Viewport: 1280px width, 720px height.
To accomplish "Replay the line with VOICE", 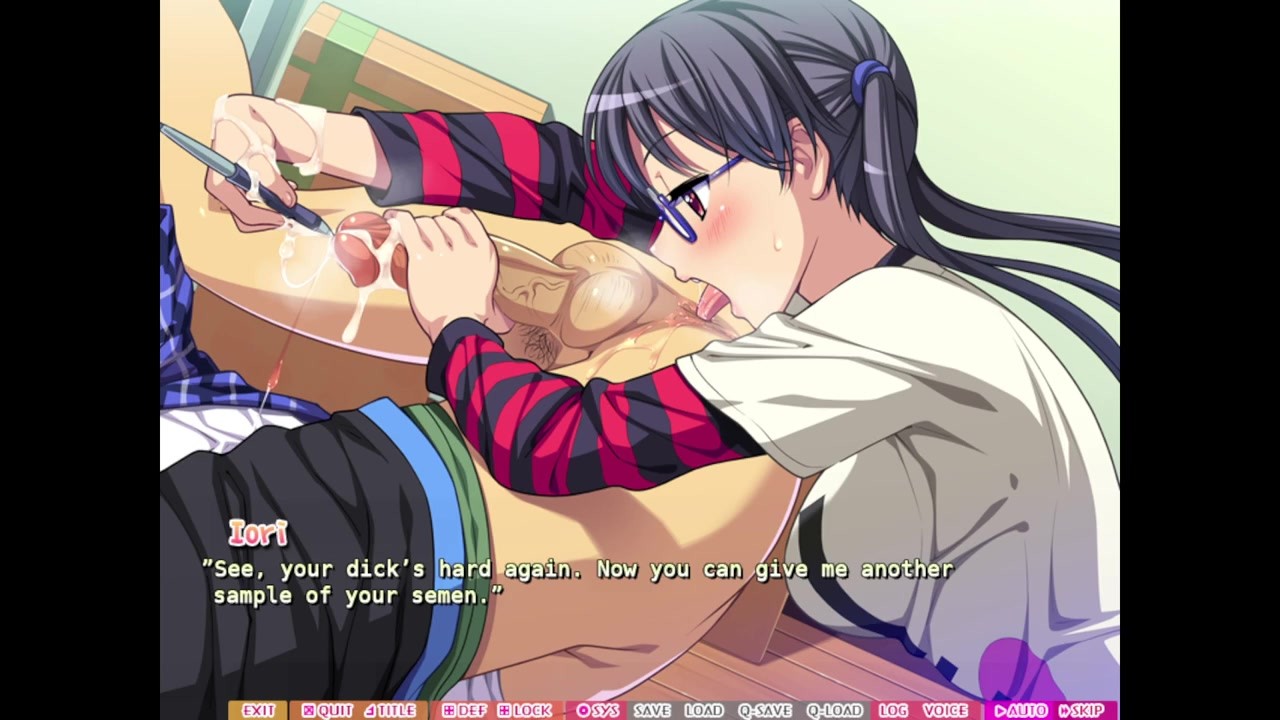I will tap(945, 710).
